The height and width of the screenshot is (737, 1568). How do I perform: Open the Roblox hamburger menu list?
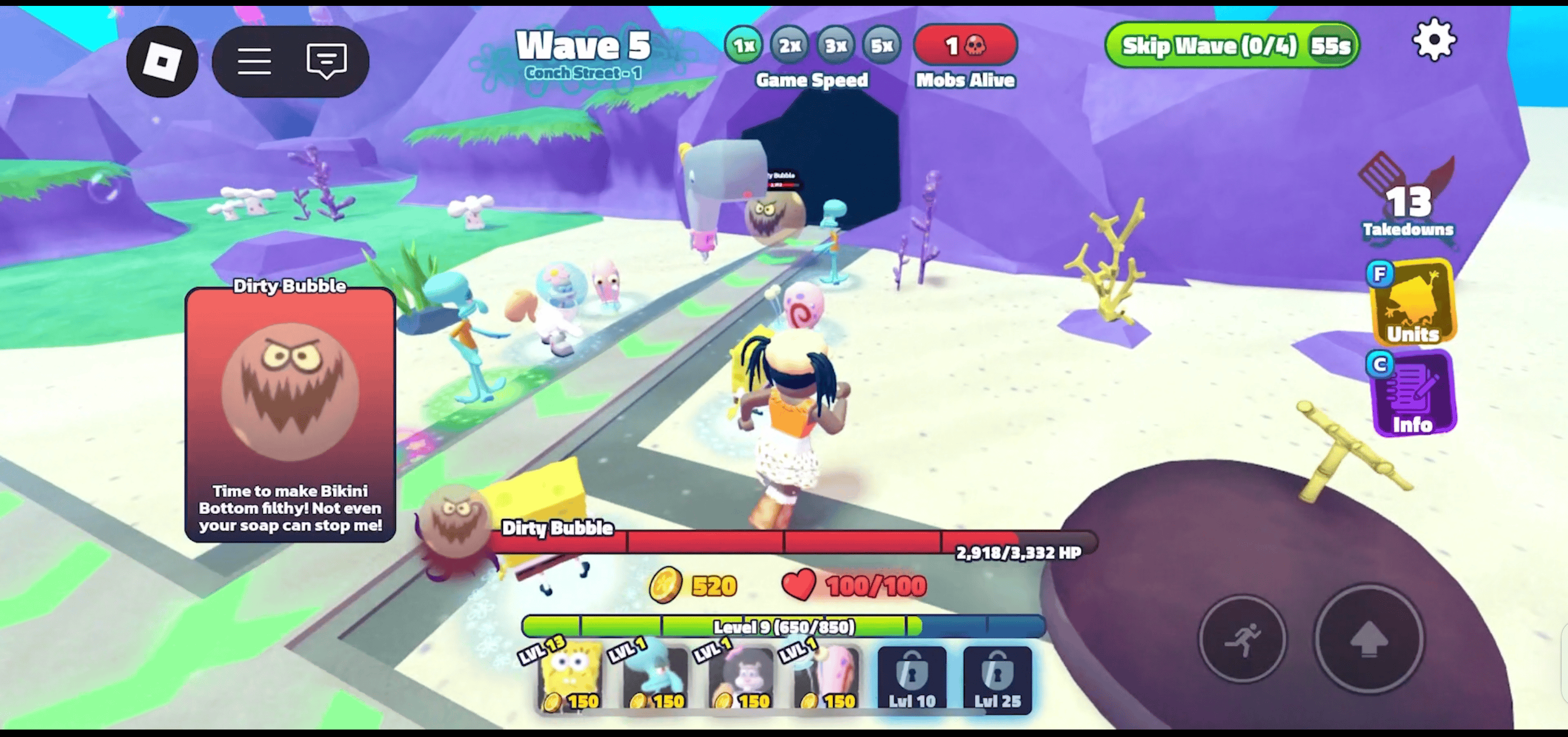(x=255, y=60)
